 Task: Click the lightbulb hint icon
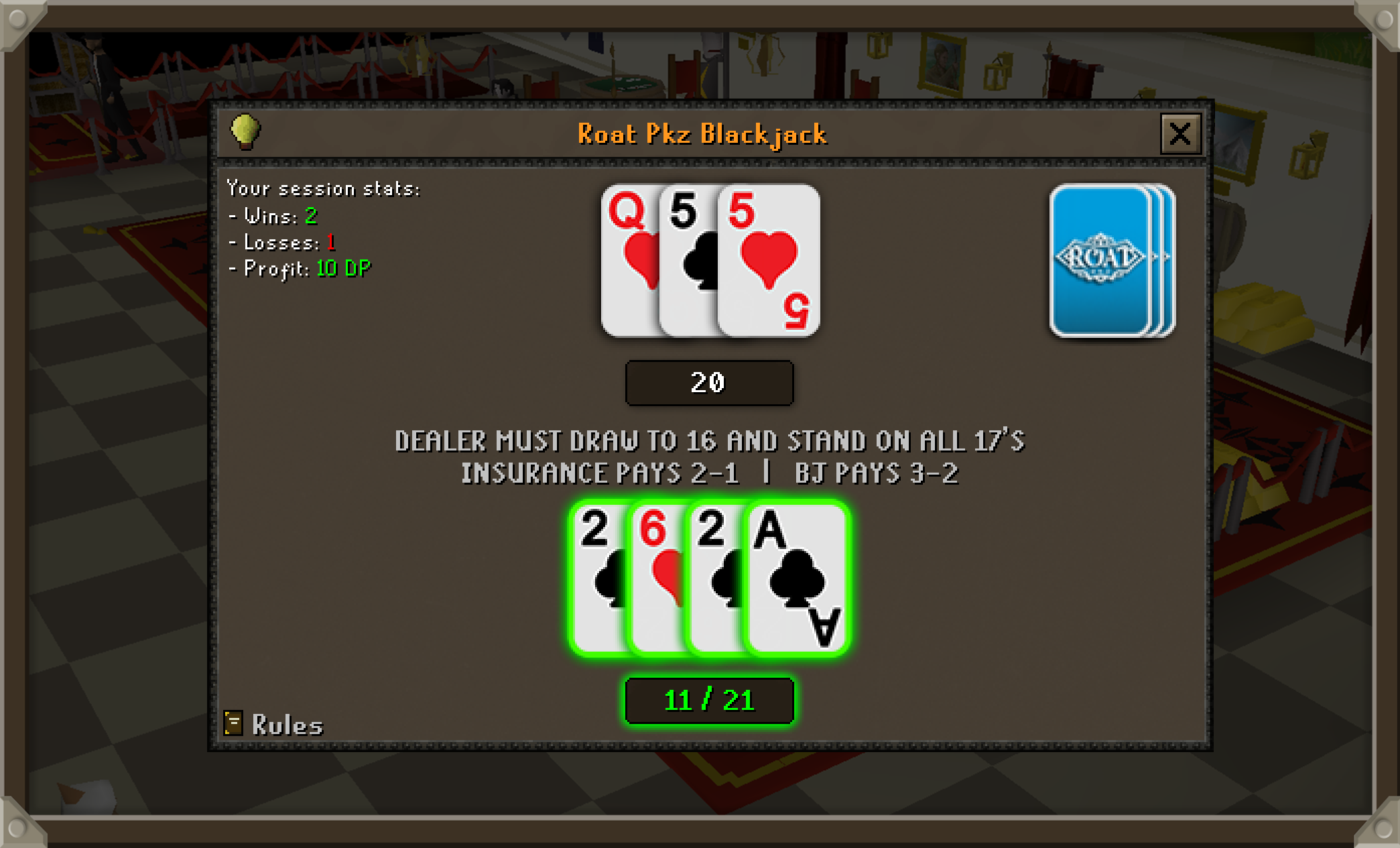tap(245, 131)
